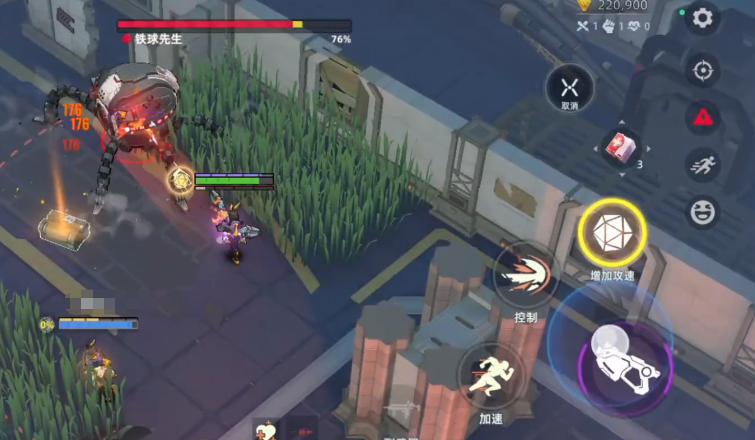Open the smiley face emote menu
The height and width of the screenshot is (440, 755).
click(x=703, y=211)
